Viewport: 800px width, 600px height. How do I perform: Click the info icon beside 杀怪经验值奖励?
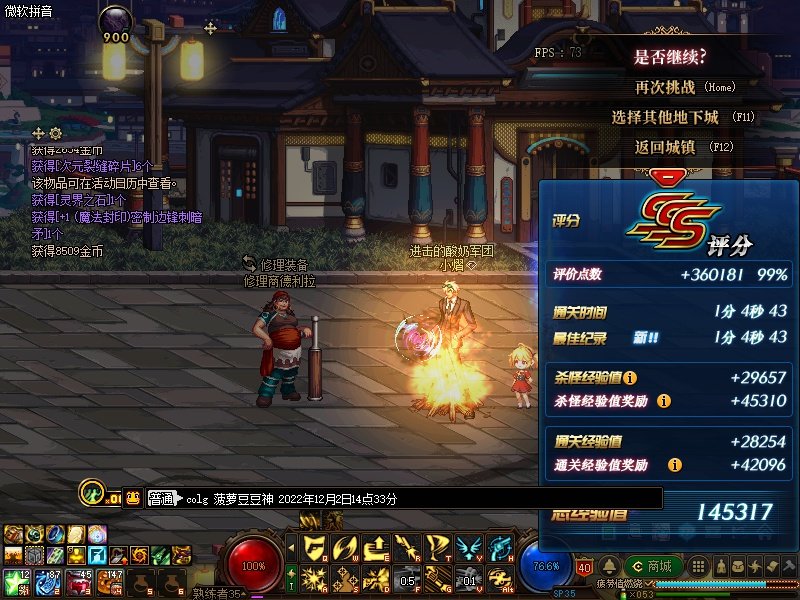(664, 401)
